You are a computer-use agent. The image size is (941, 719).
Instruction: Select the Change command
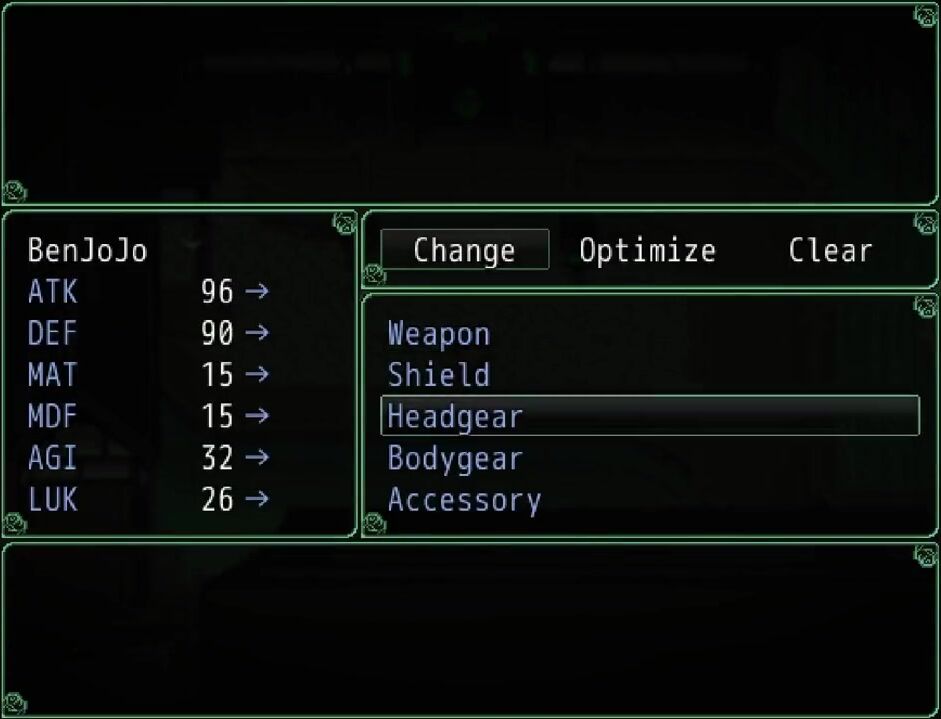point(465,250)
